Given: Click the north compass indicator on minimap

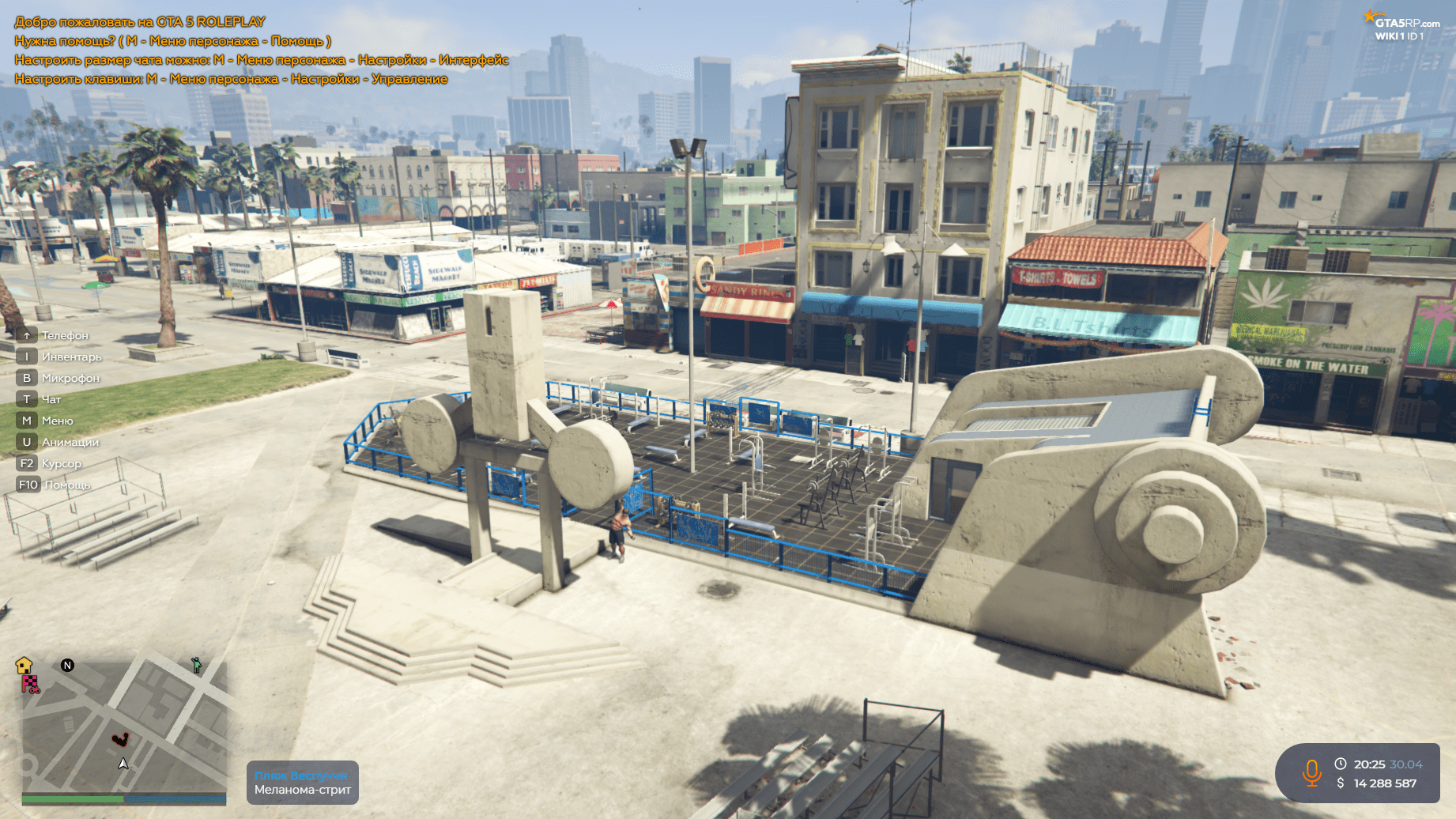Looking at the screenshot, I should 67,665.
